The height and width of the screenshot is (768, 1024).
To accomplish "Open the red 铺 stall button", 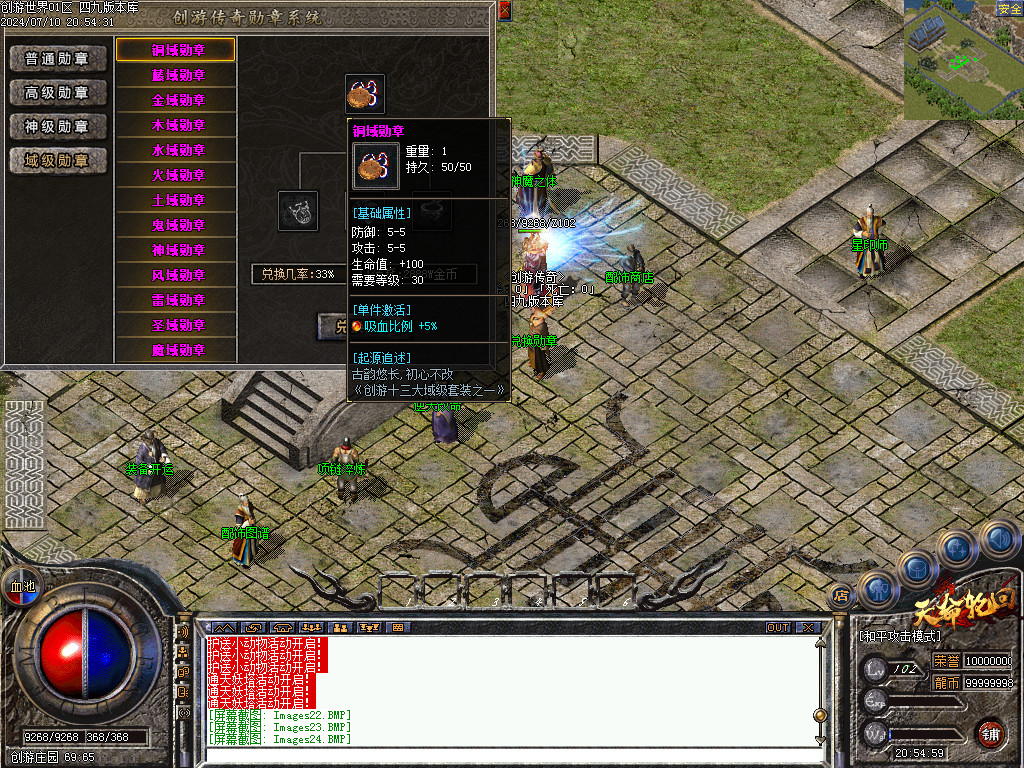I will 990,733.
